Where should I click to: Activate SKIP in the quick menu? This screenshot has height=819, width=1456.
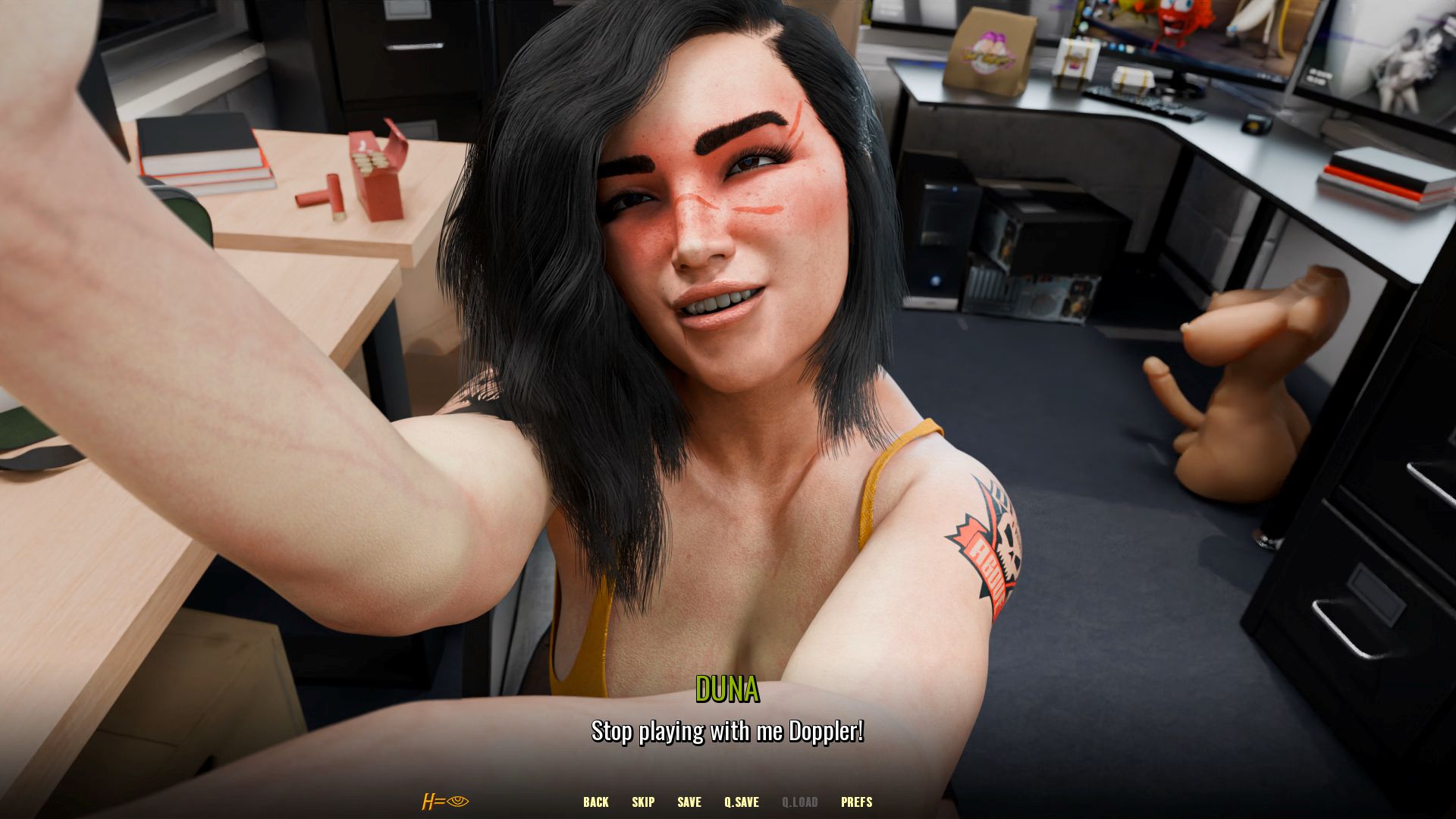point(642,802)
